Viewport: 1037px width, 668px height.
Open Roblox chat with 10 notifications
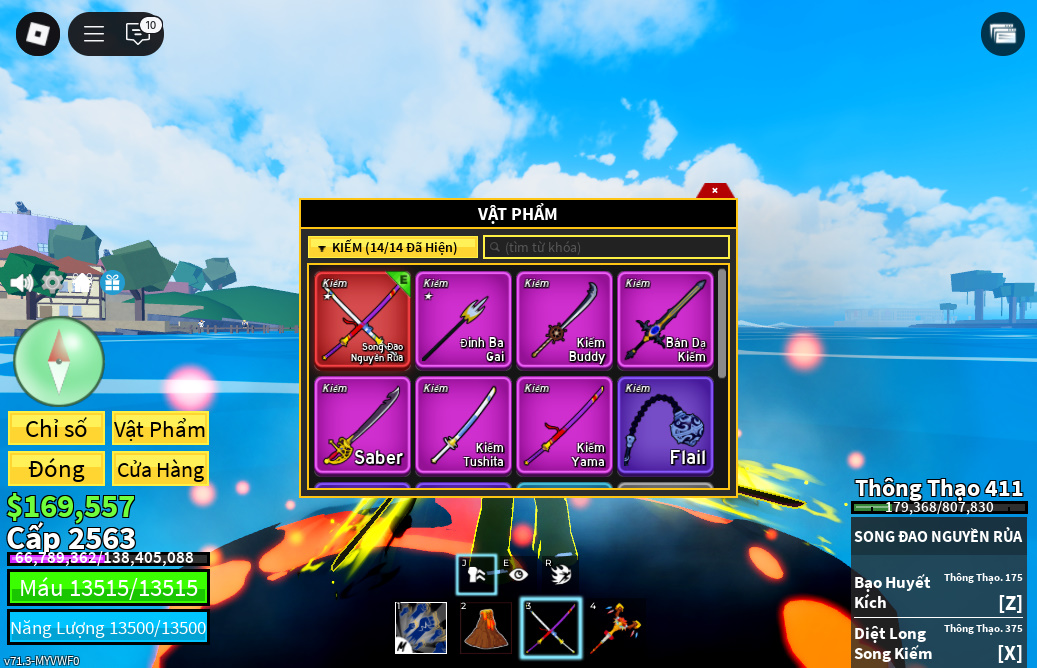coord(139,34)
